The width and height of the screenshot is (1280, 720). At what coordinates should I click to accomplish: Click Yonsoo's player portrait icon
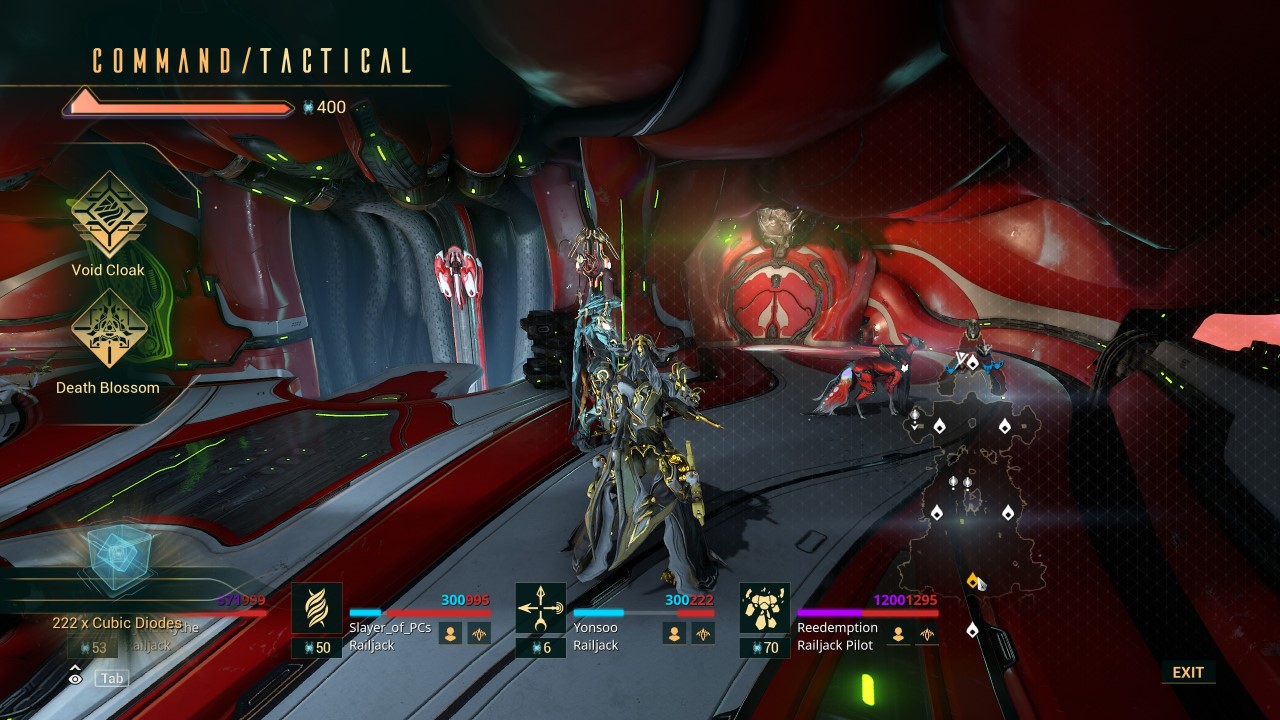(x=675, y=634)
